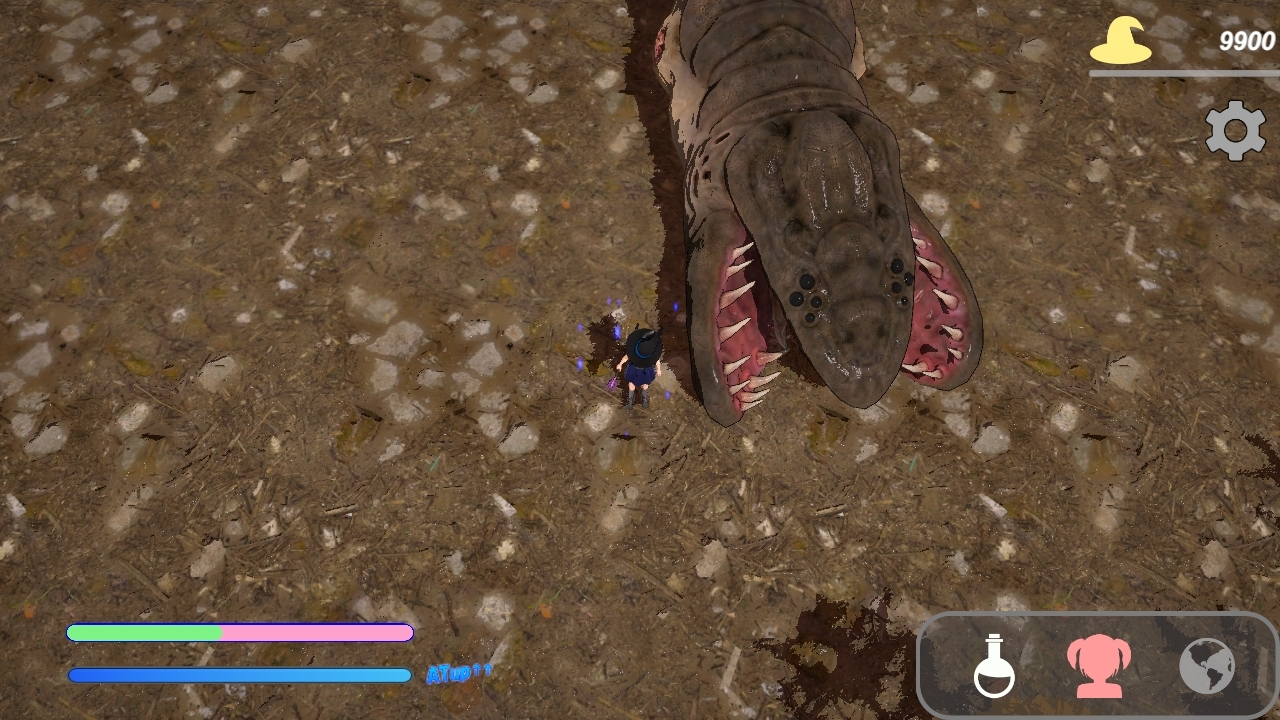Screen dimensions: 1280x720
Task: Open the globe world map icon
Action: [1207, 666]
